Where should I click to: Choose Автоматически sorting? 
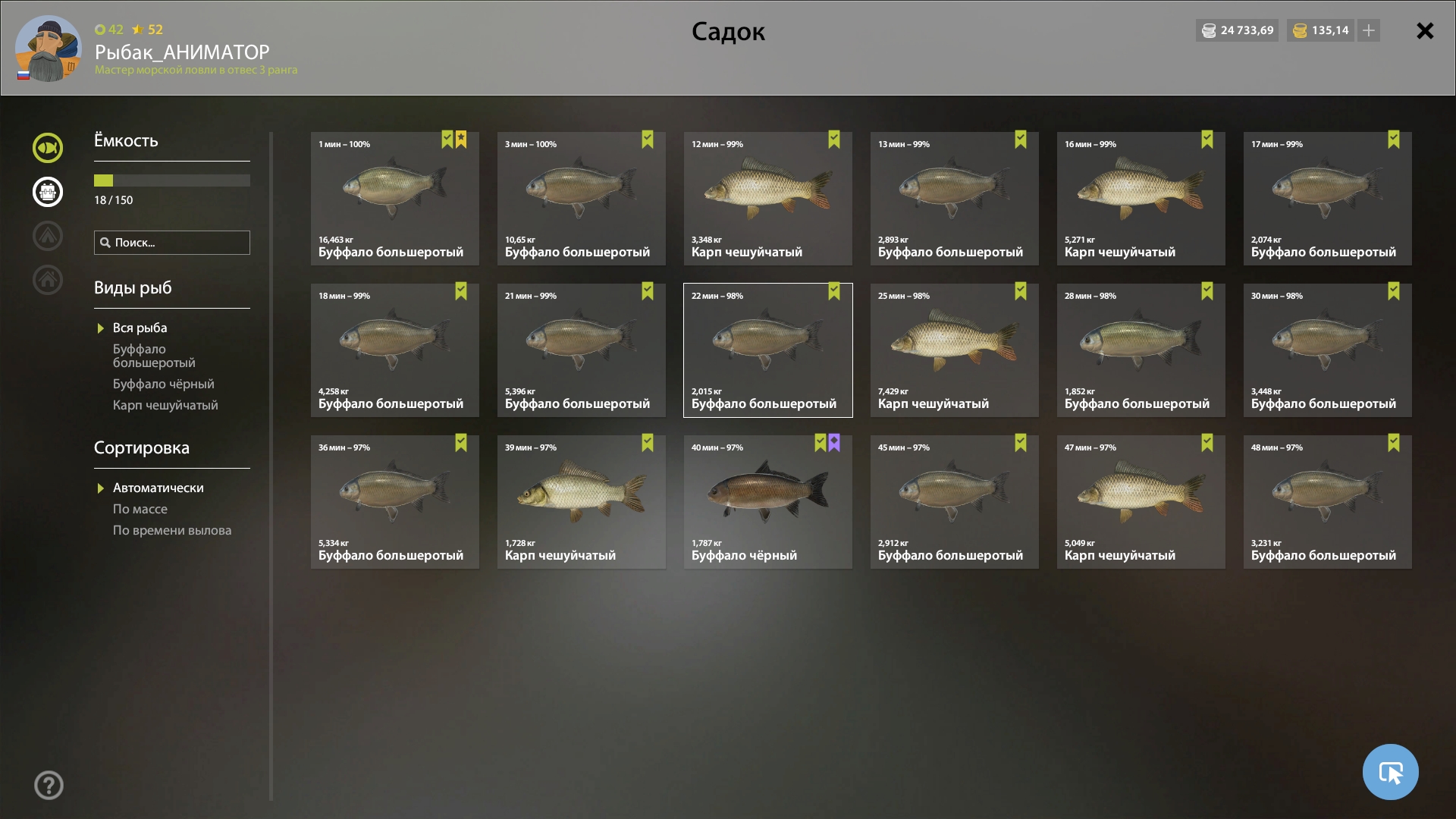pyautogui.click(x=158, y=488)
